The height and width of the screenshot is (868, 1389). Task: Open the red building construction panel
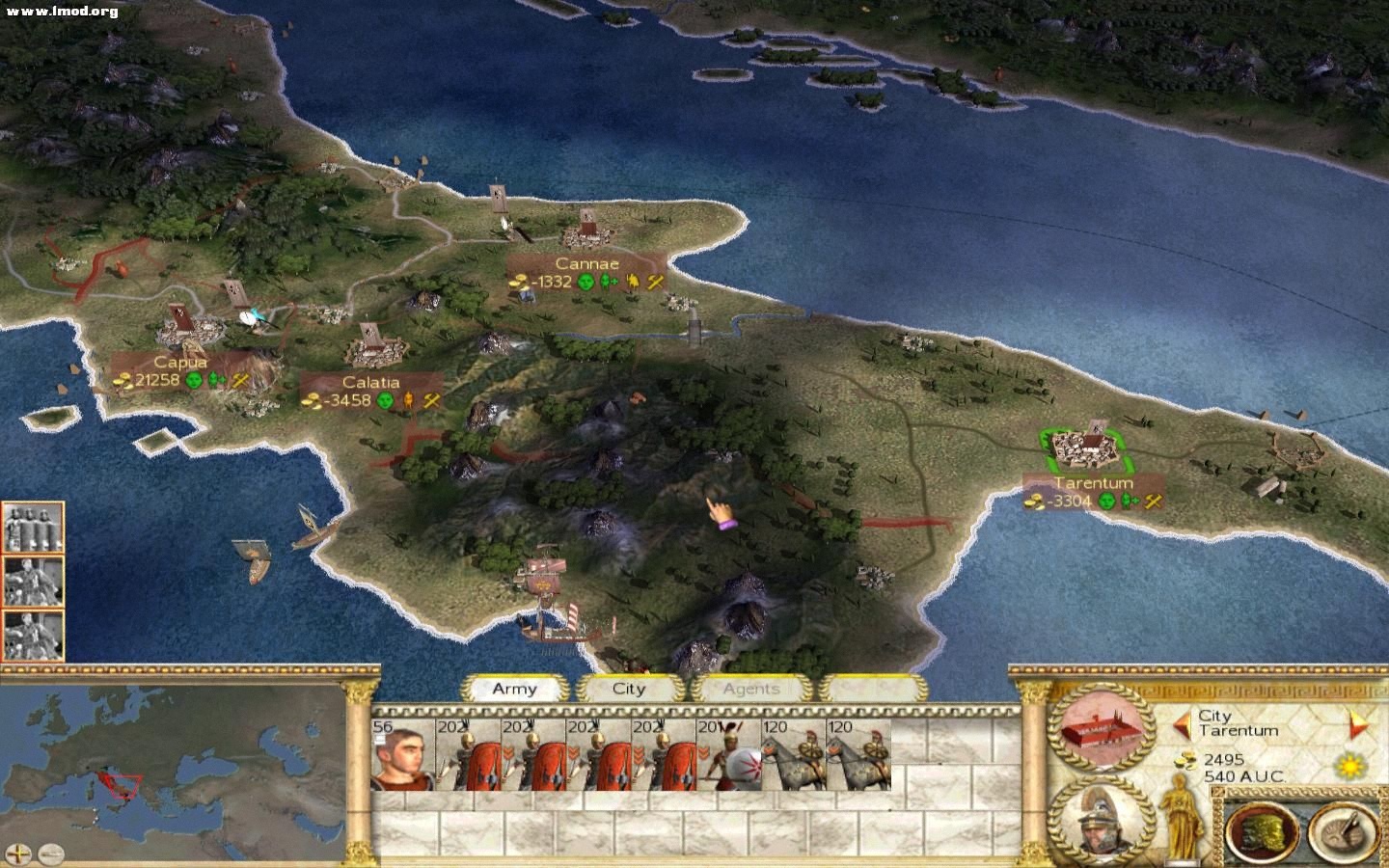1101,728
